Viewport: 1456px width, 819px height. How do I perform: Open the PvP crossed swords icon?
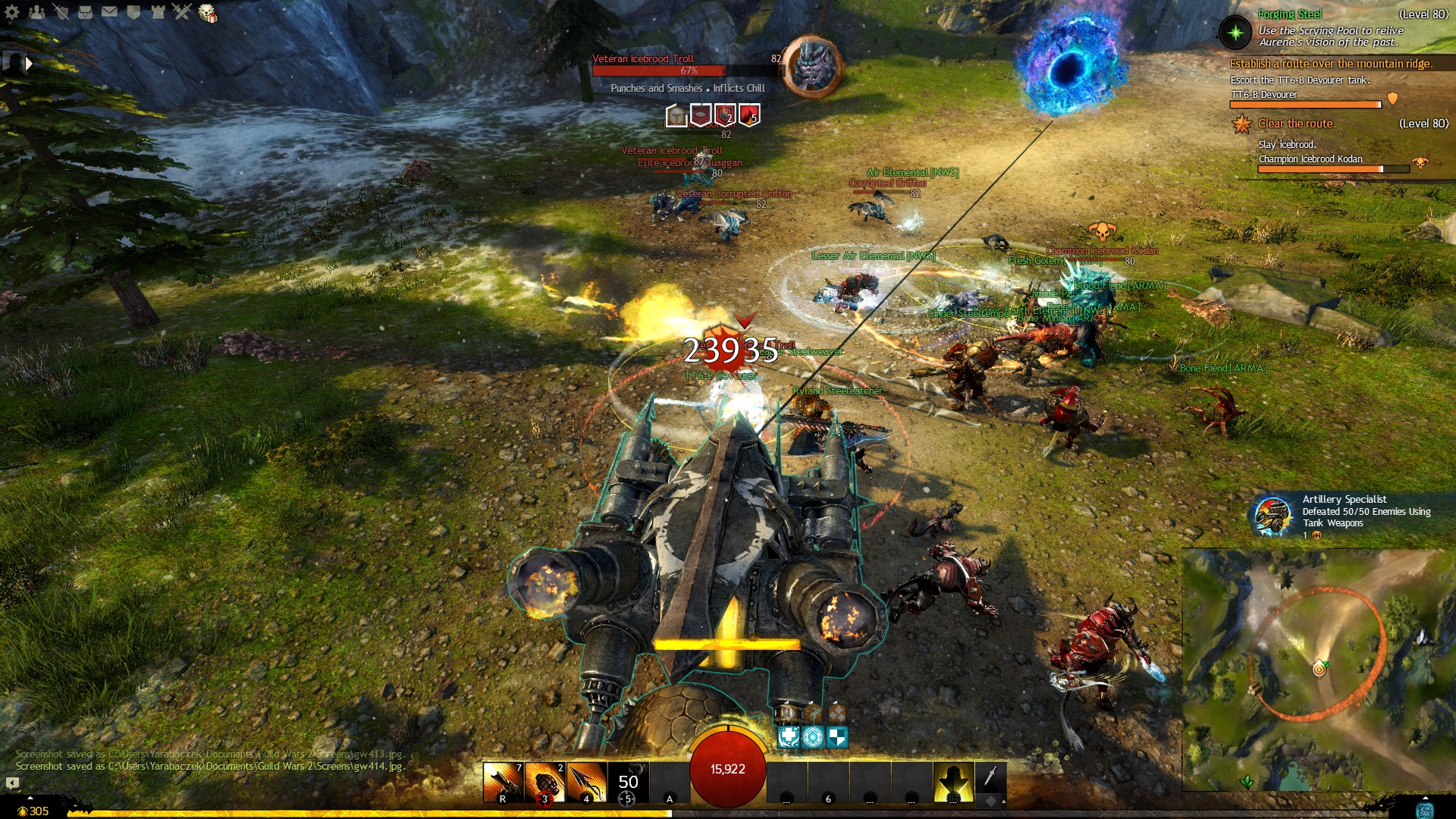point(182,12)
